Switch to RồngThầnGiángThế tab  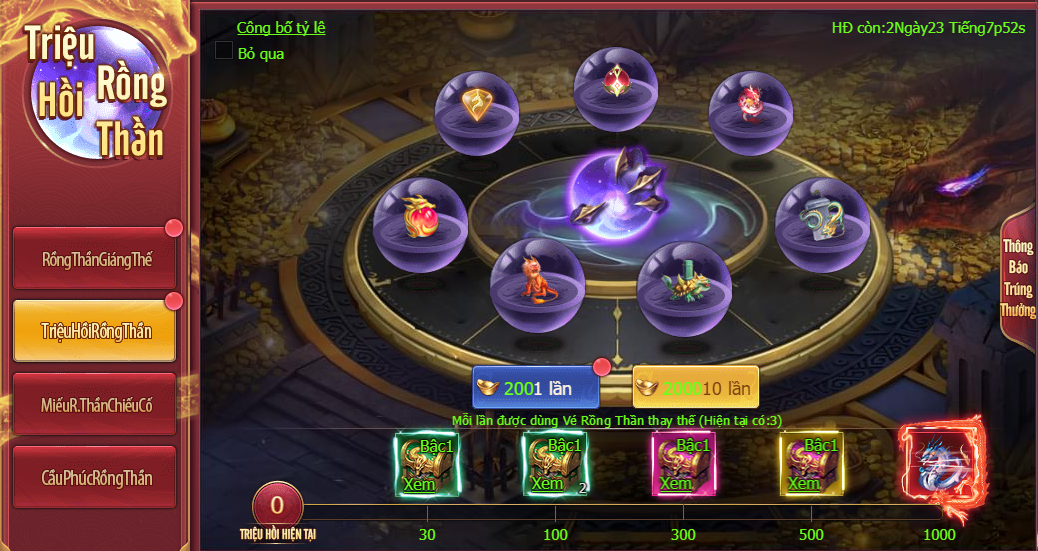click(x=95, y=259)
